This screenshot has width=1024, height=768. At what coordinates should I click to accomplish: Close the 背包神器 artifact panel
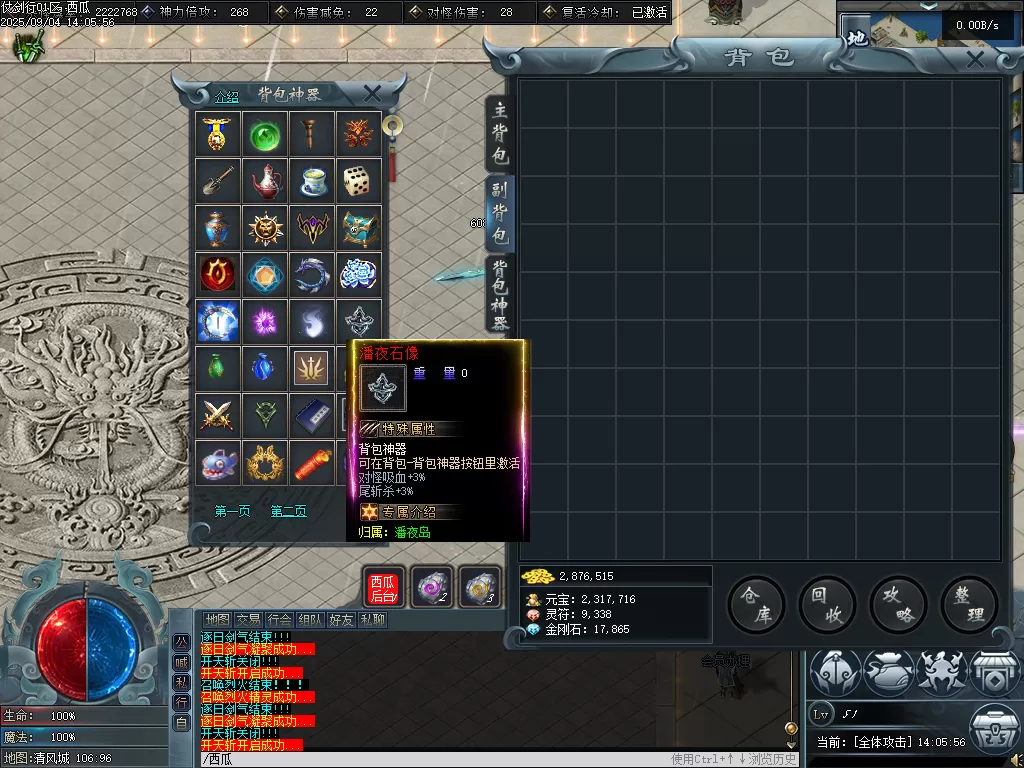(372, 93)
